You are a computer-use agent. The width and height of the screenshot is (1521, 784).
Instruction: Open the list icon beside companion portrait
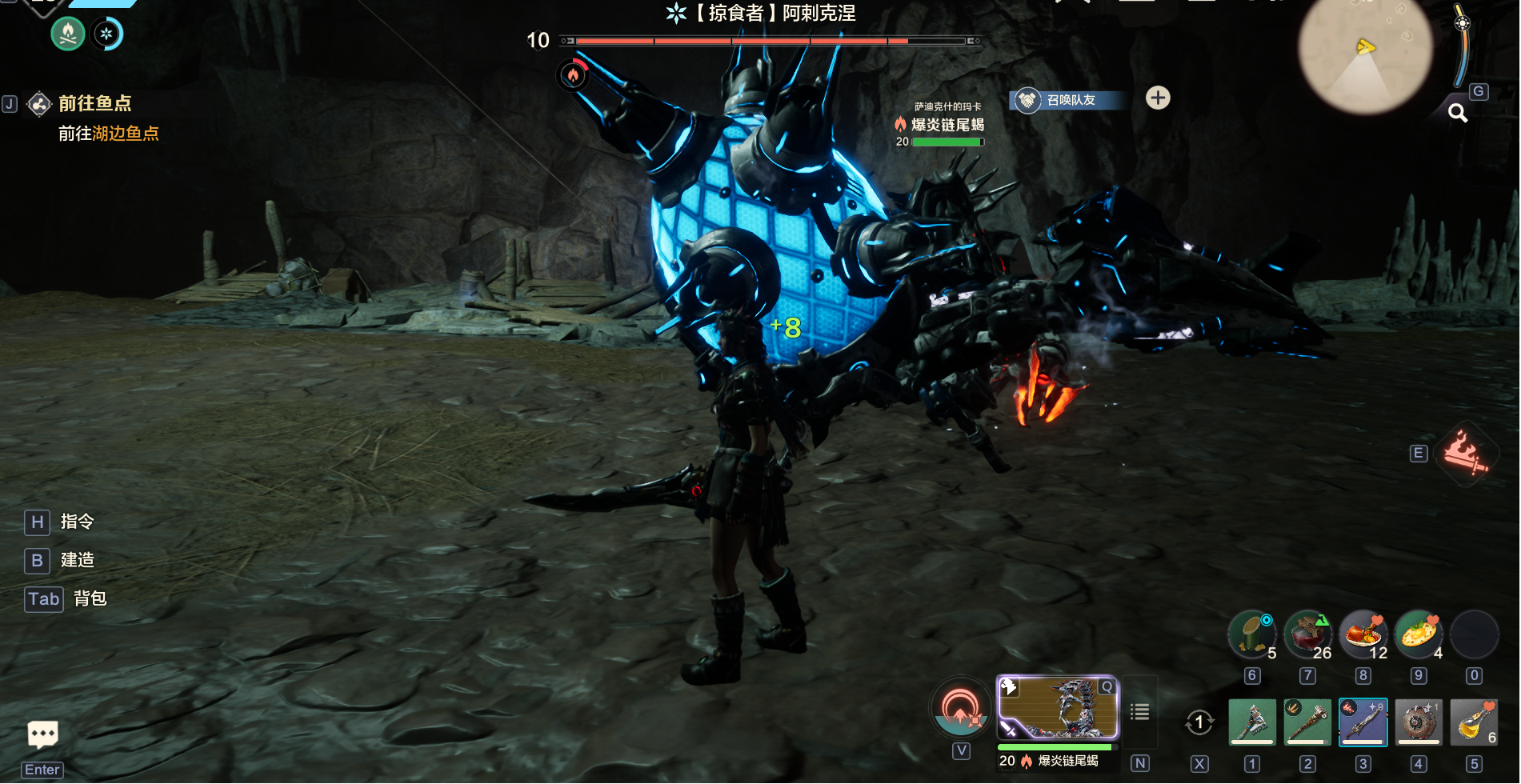(1140, 711)
